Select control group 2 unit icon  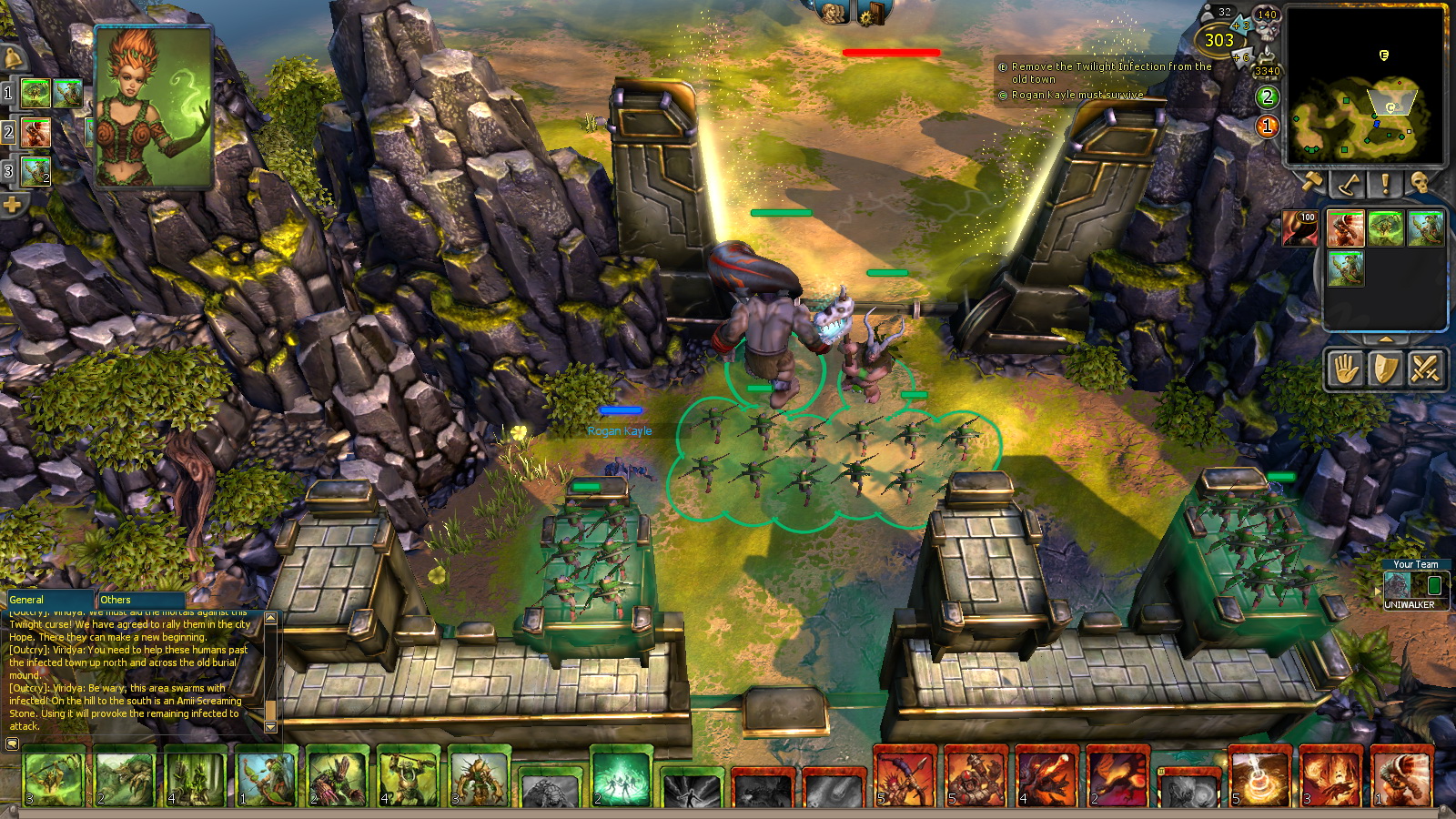tap(36, 133)
